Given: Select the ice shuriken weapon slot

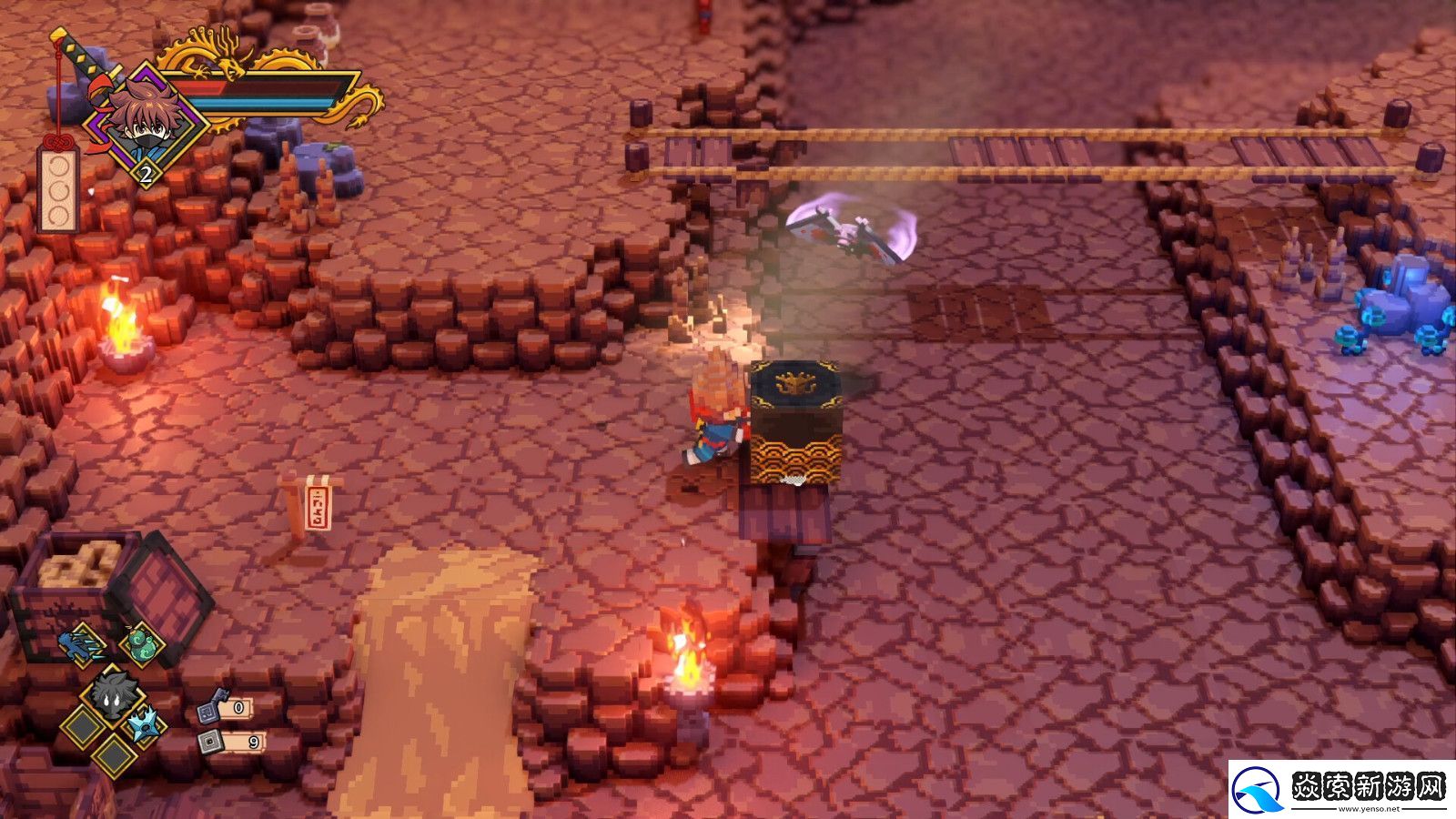Looking at the screenshot, I should [x=145, y=725].
